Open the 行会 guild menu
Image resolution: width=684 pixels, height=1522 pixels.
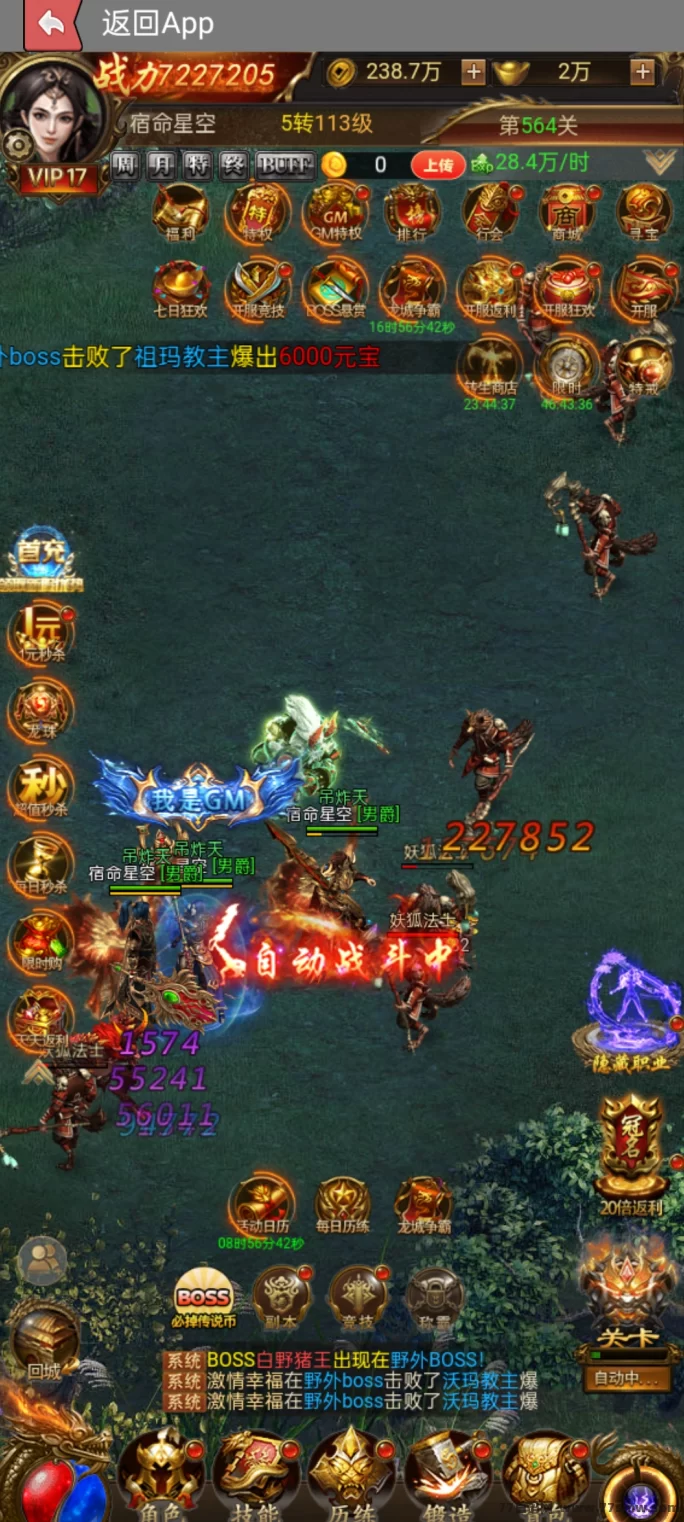click(489, 212)
